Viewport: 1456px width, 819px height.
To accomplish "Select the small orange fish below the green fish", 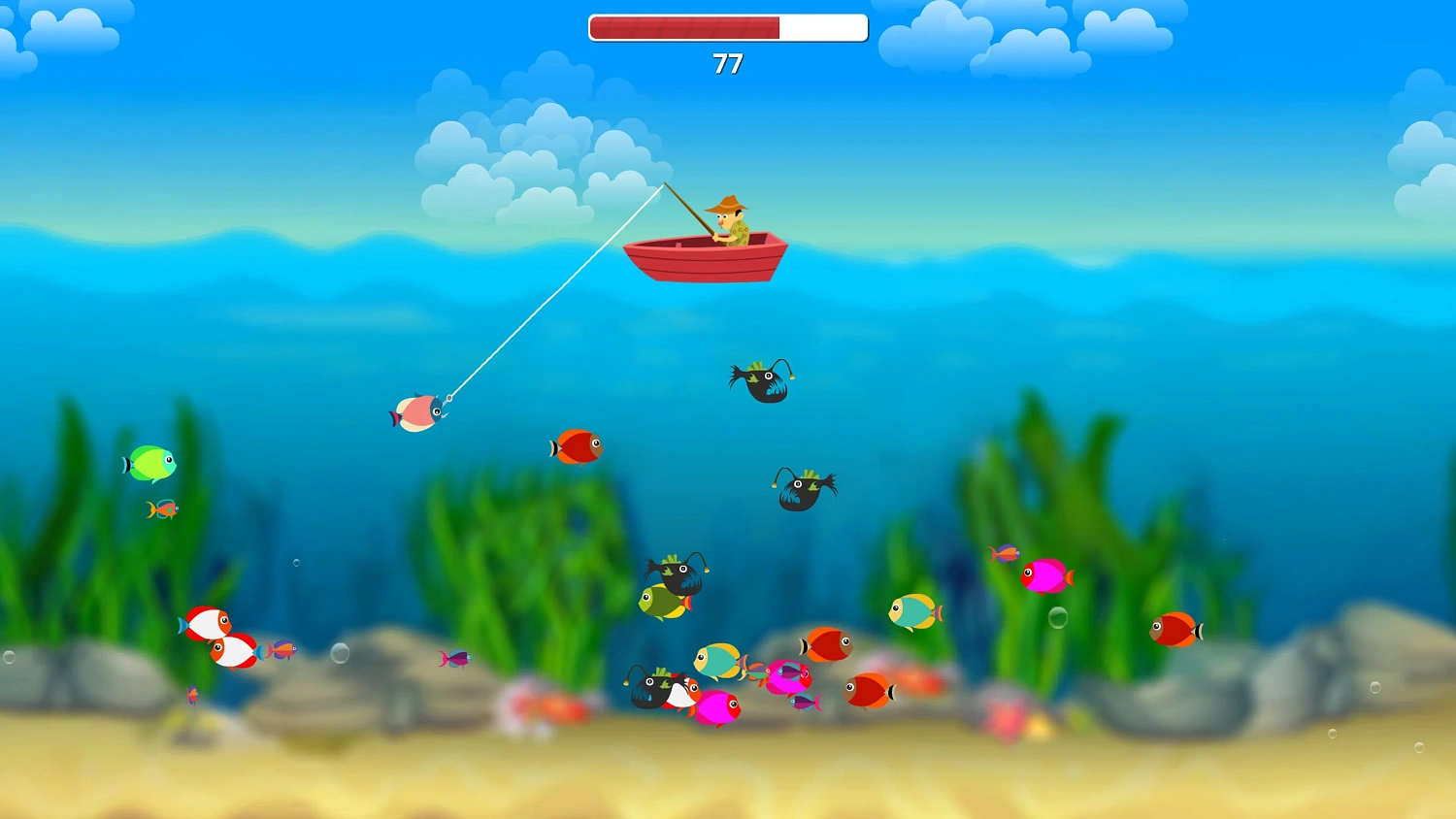I will 163,508.
